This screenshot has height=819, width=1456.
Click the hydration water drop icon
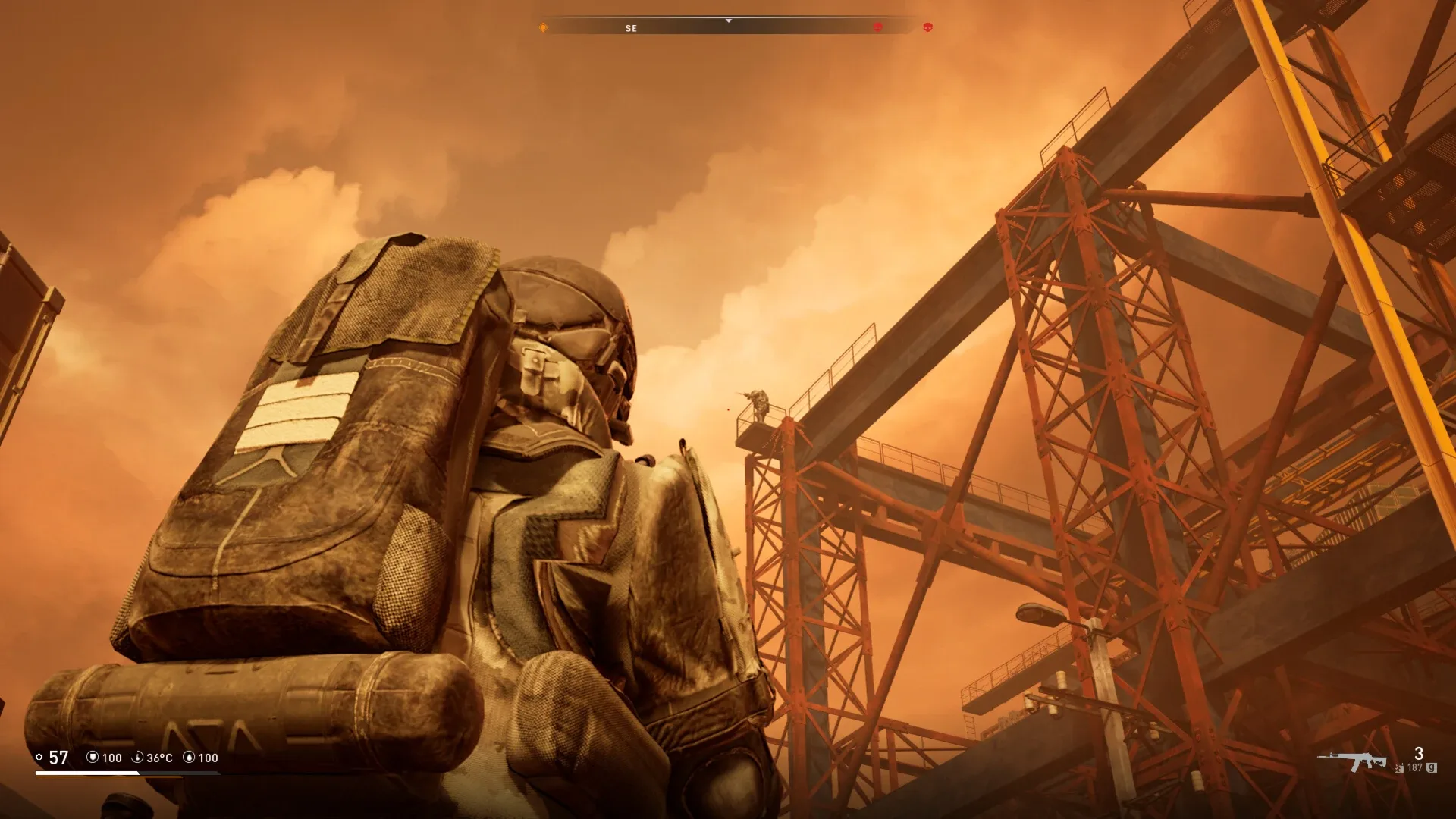[x=190, y=757]
